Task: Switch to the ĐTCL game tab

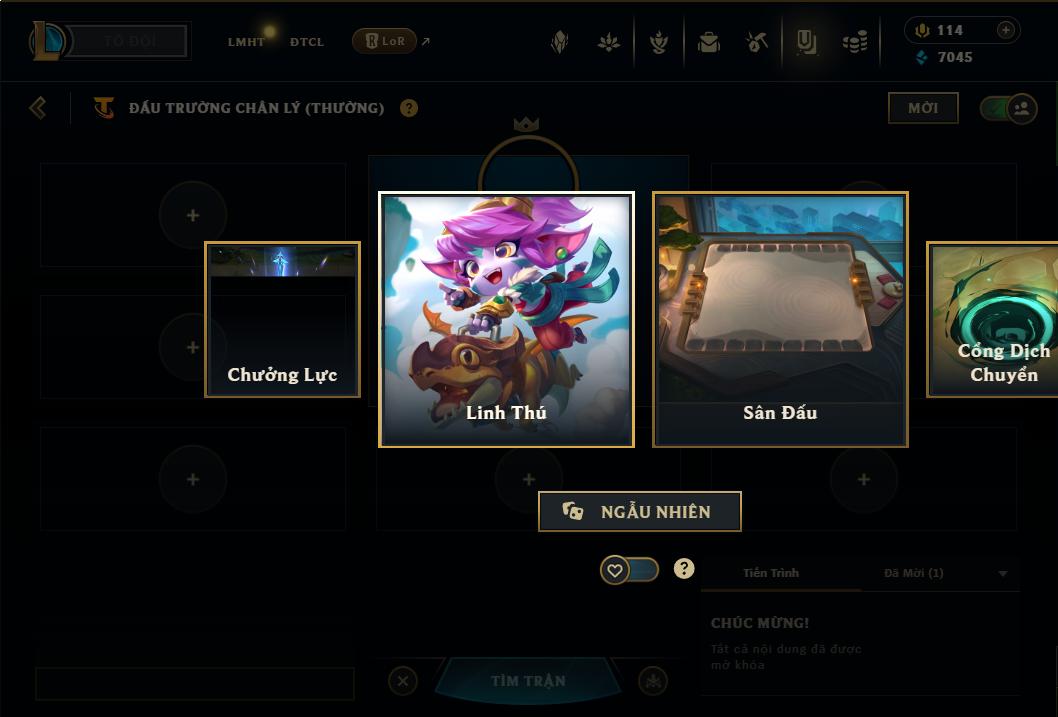Action: pyautogui.click(x=307, y=42)
